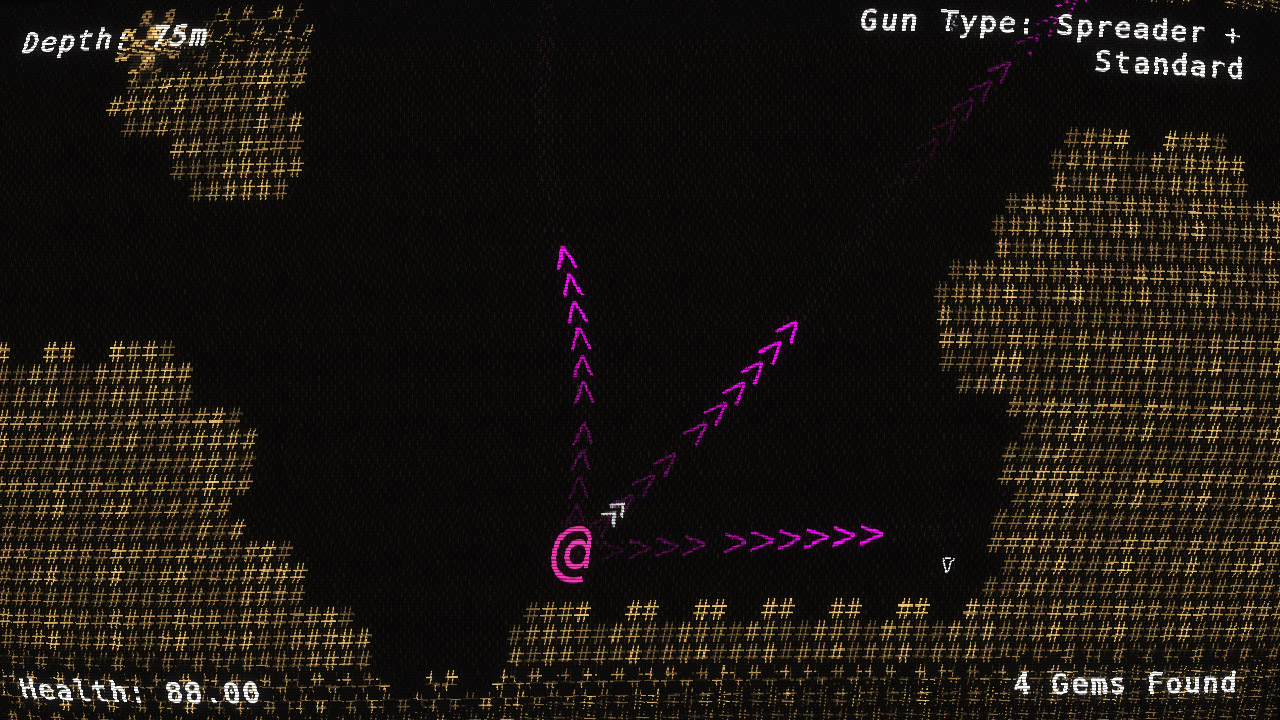Toggle the Standard gun mode in the HUD
The height and width of the screenshot is (720, 1280).
point(1168,66)
